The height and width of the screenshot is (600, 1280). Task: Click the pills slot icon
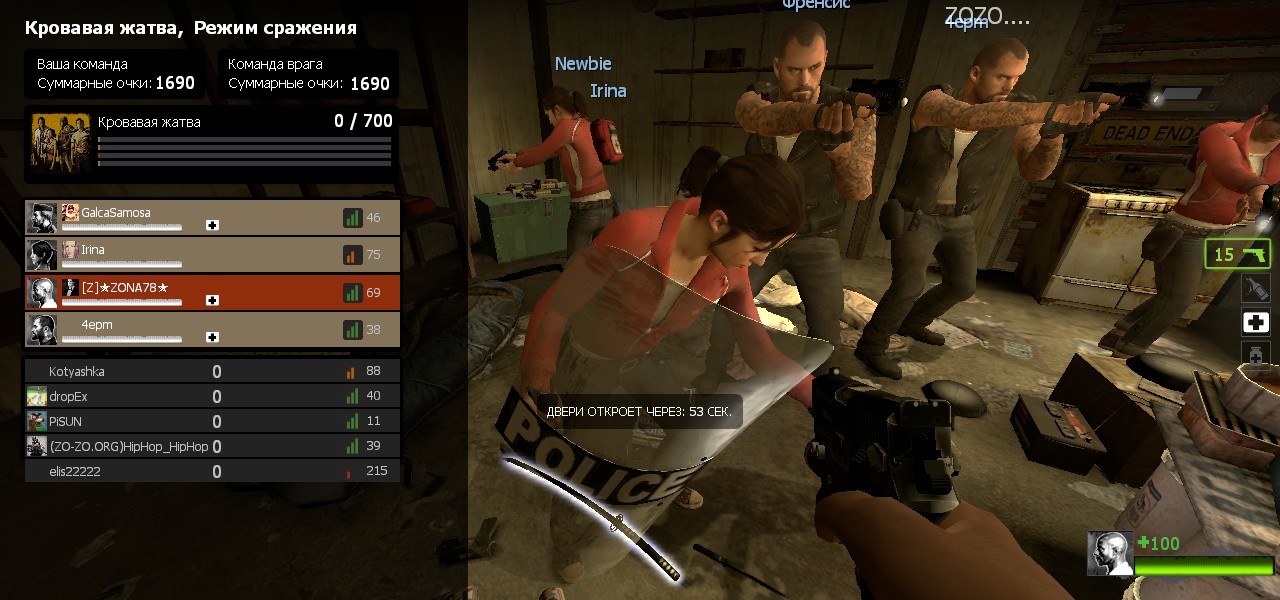tap(1256, 355)
